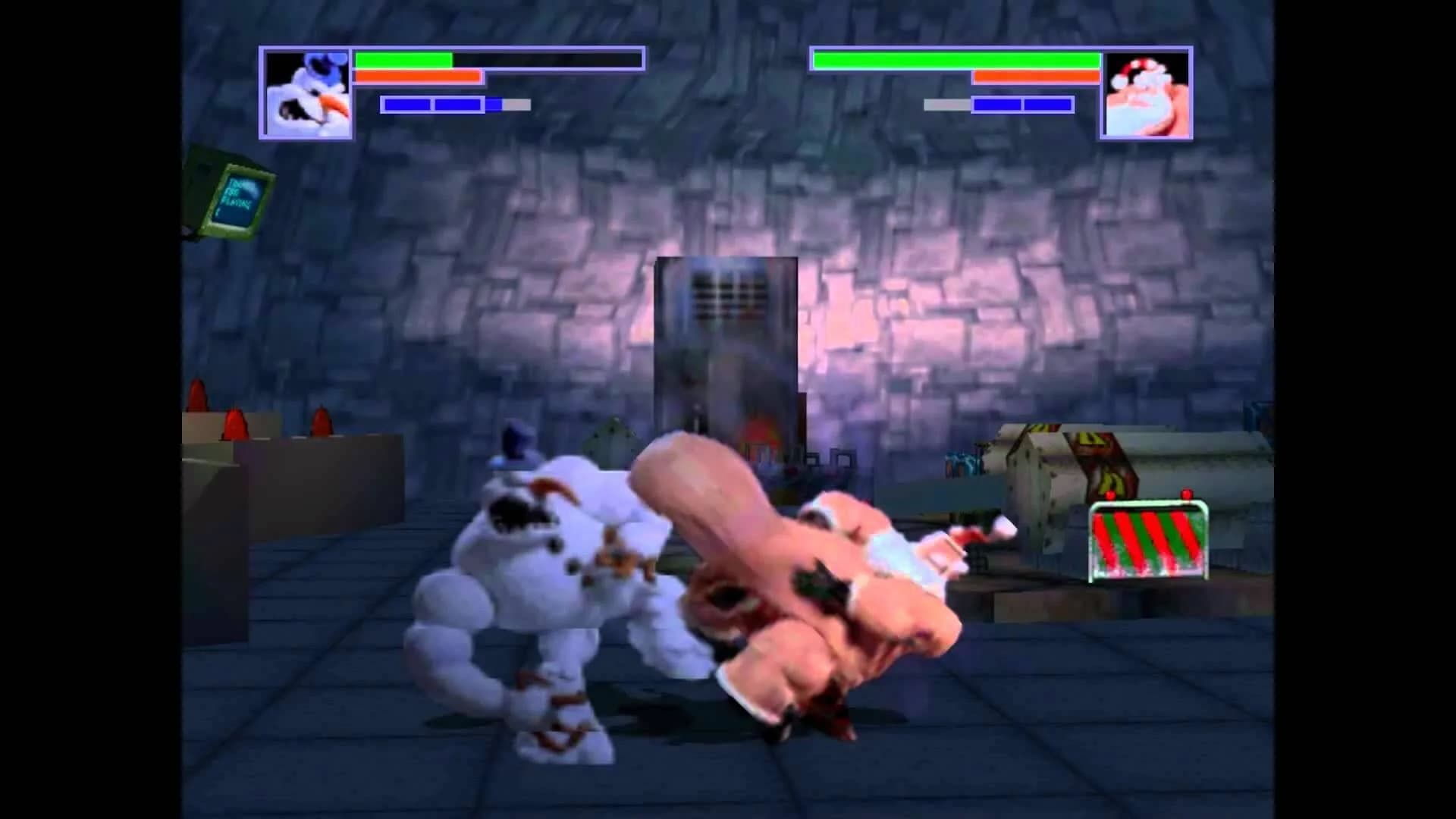Select the right player HUD panel
Screen dimensions: 1456x819
[x=1001, y=91]
